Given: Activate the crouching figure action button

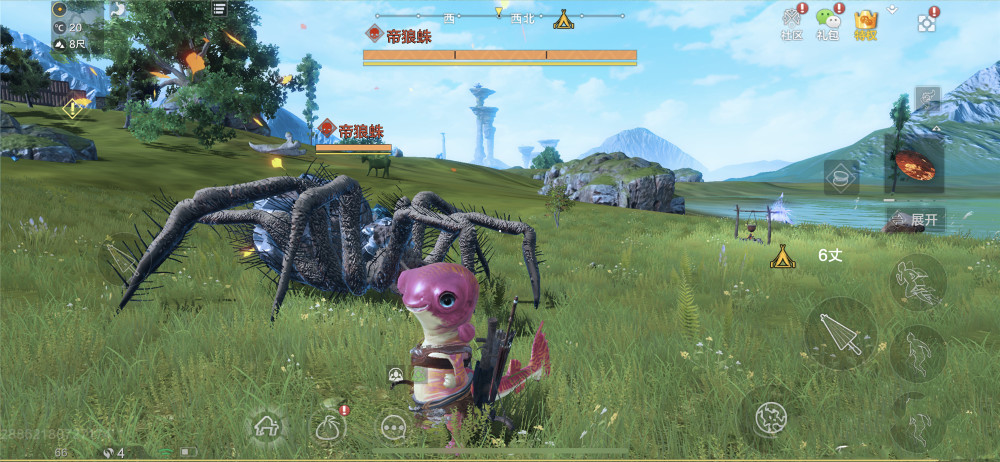Looking at the screenshot, I should tap(917, 421).
